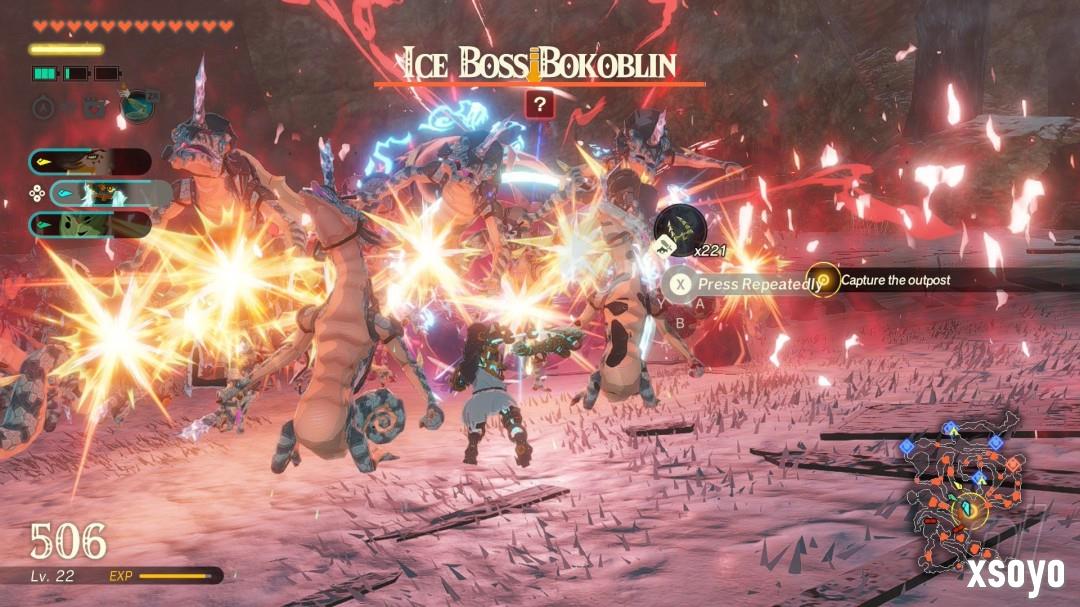The height and width of the screenshot is (607, 1080).
Task: Select the item icon with x221 count
Action: 680,230
